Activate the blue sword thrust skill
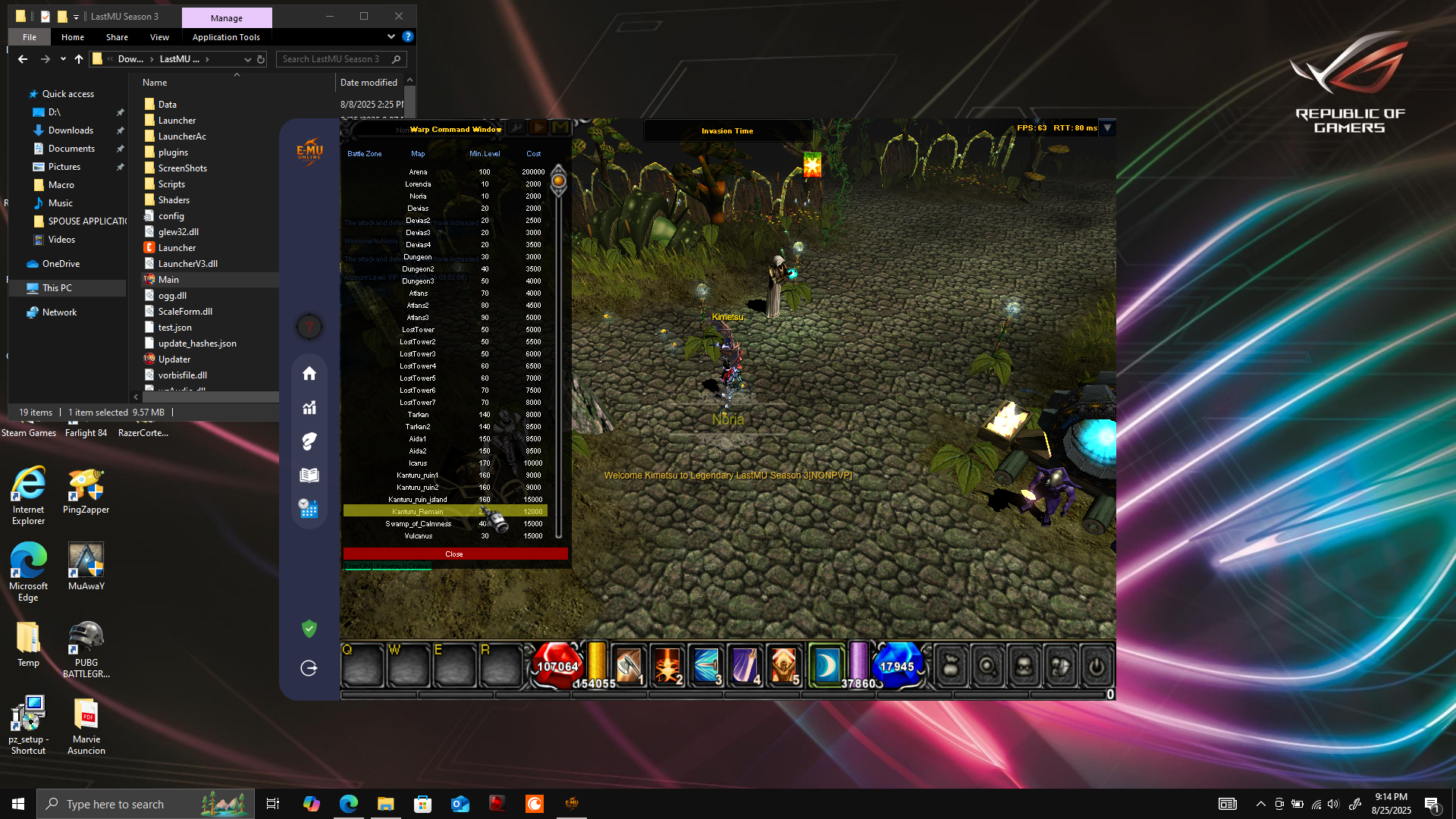This screenshot has width=1456, height=819. click(706, 665)
